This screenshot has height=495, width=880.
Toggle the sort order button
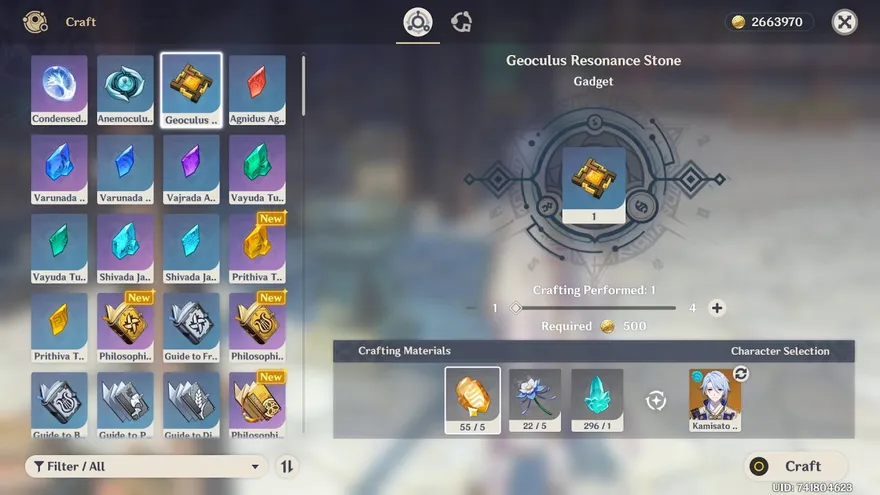point(287,466)
